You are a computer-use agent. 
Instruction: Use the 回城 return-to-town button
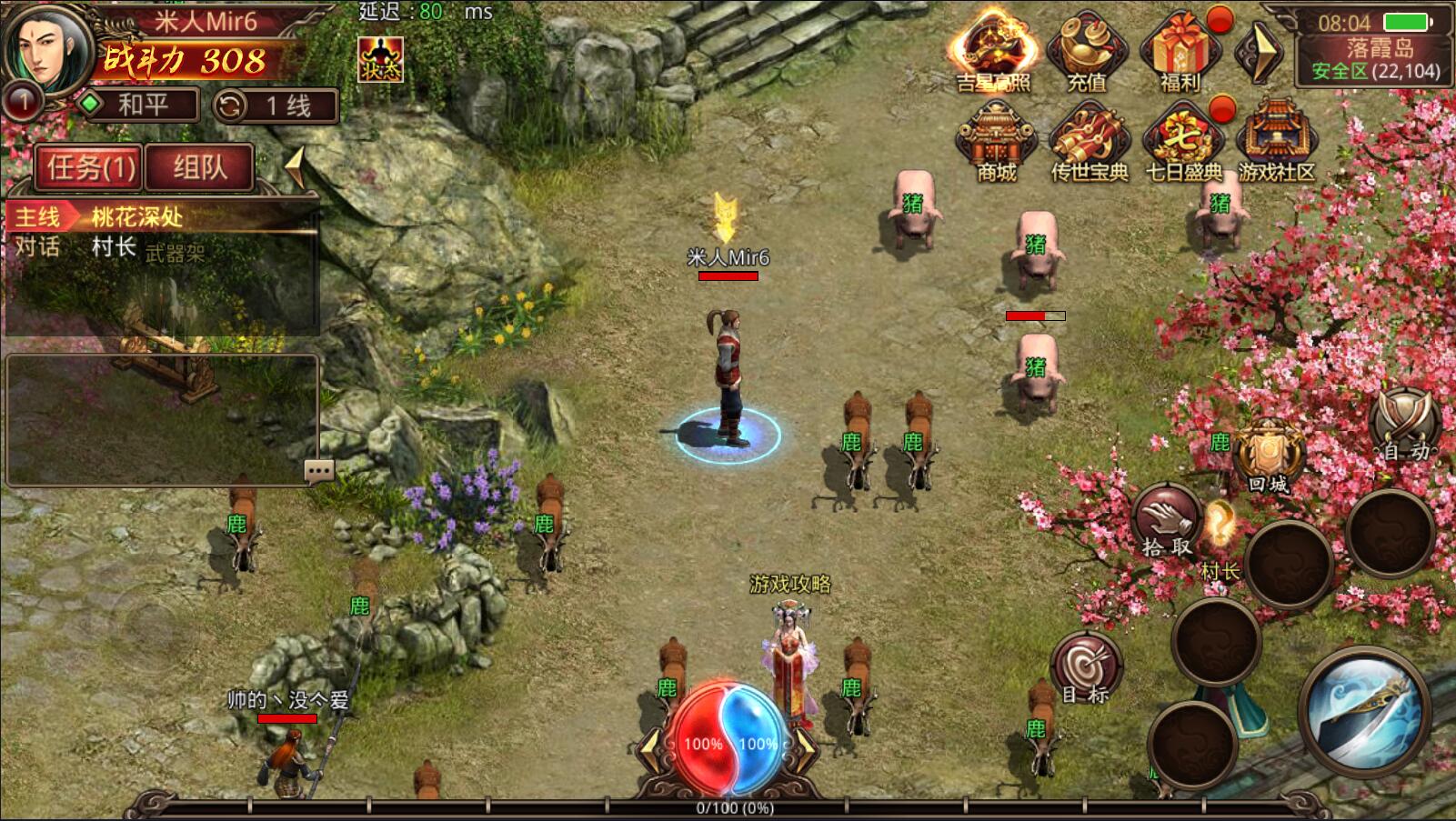[x=1269, y=457]
